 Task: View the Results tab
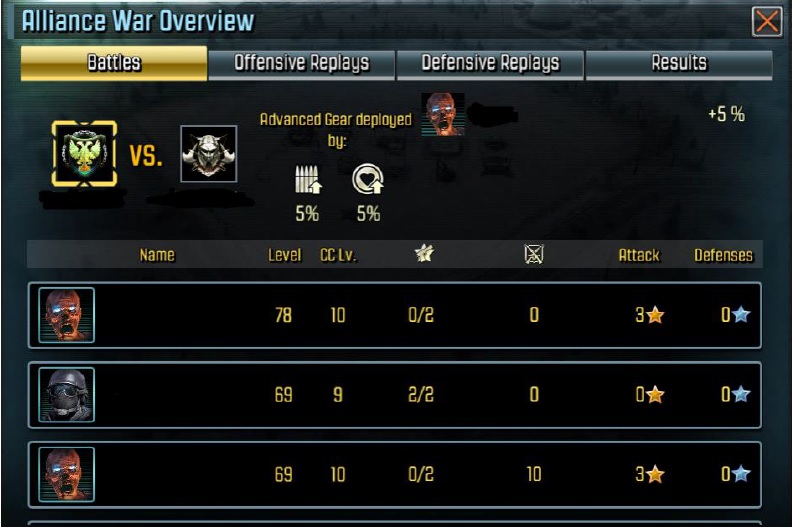(679, 63)
